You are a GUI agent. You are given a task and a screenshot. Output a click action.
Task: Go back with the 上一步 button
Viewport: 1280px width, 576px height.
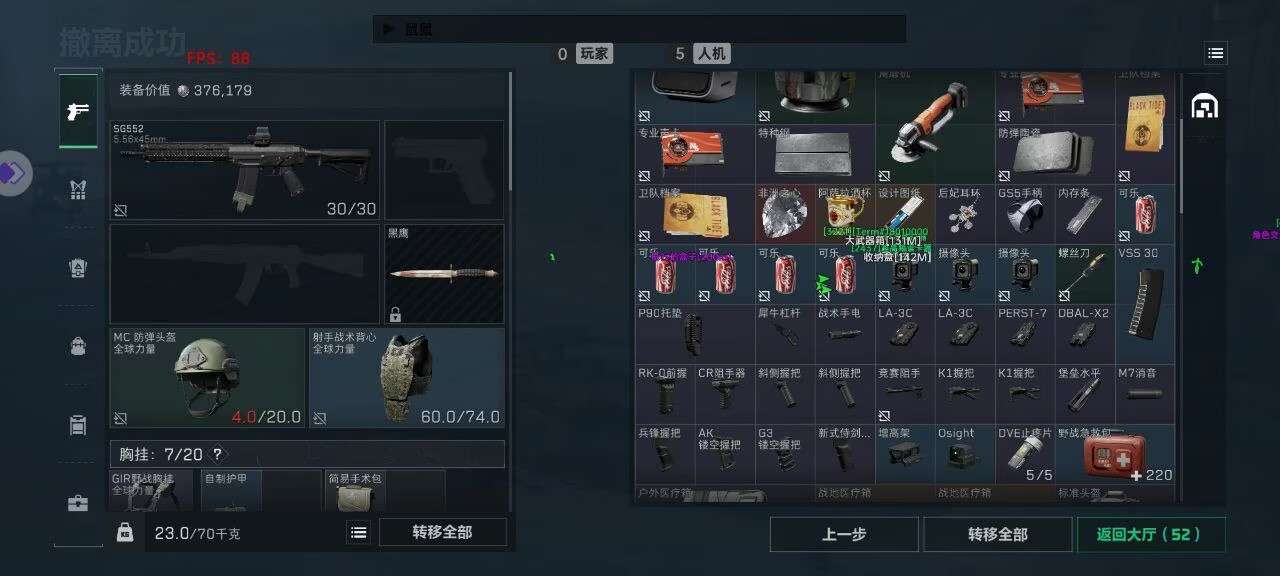coord(844,534)
